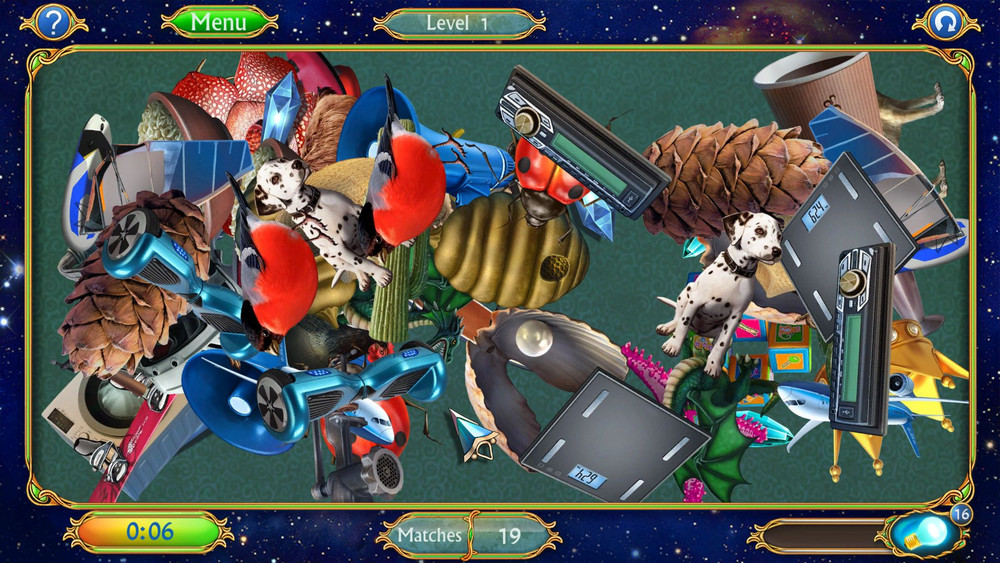The image size is (1000, 563).
Task: Open the green Menu button
Action: (x=219, y=22)
